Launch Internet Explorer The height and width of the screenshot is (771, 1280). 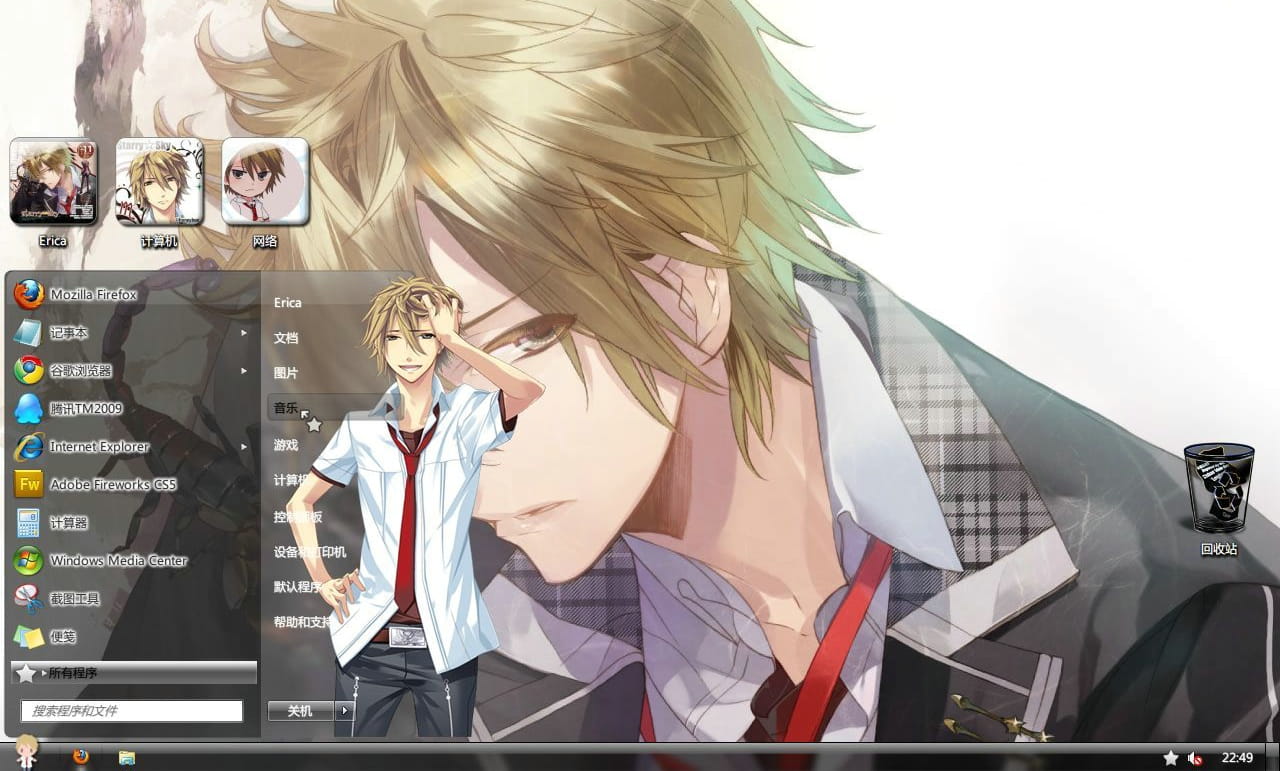[99, 446]
